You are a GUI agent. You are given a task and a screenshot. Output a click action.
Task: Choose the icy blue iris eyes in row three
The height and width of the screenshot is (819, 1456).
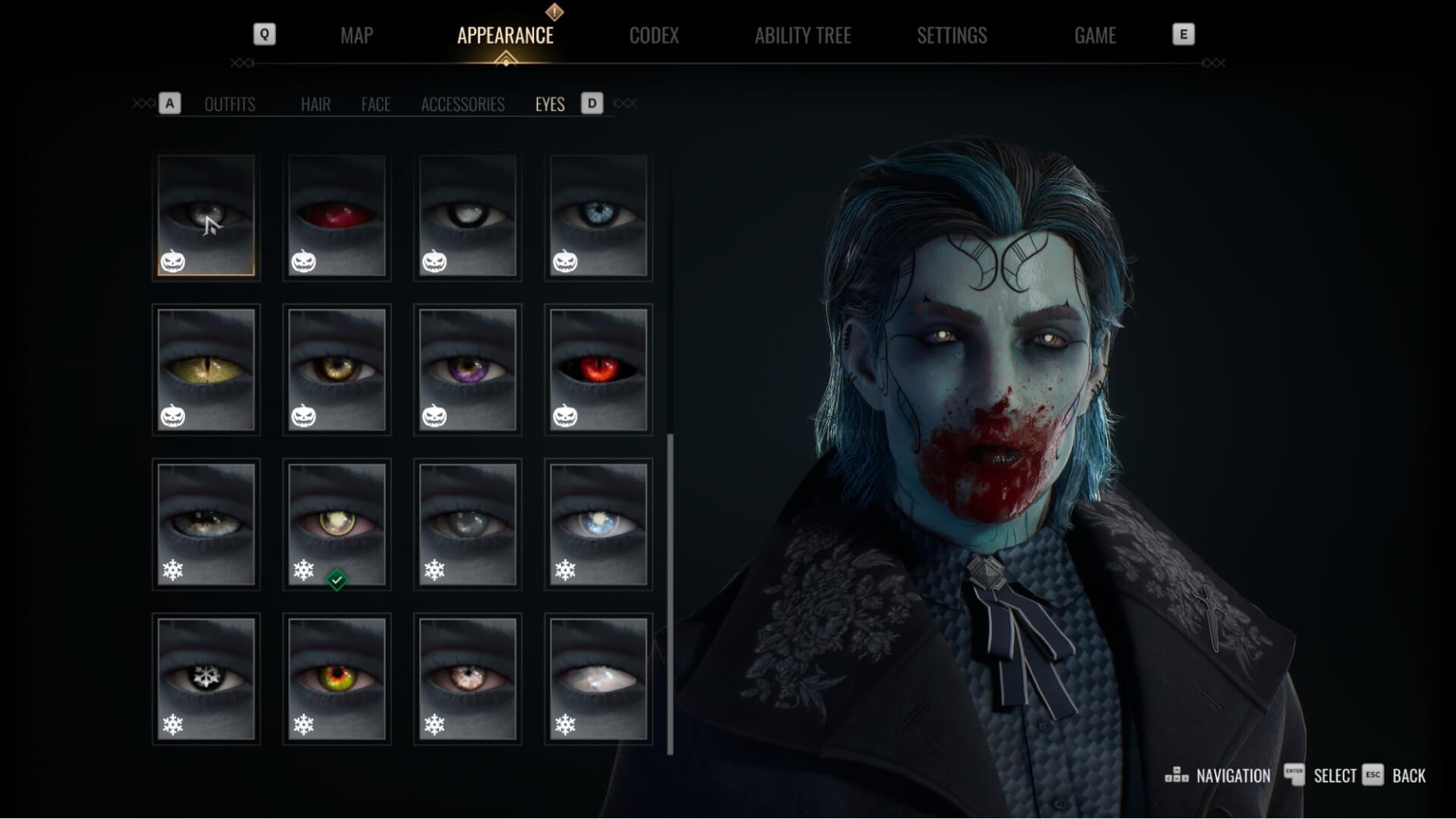(598, 523)
